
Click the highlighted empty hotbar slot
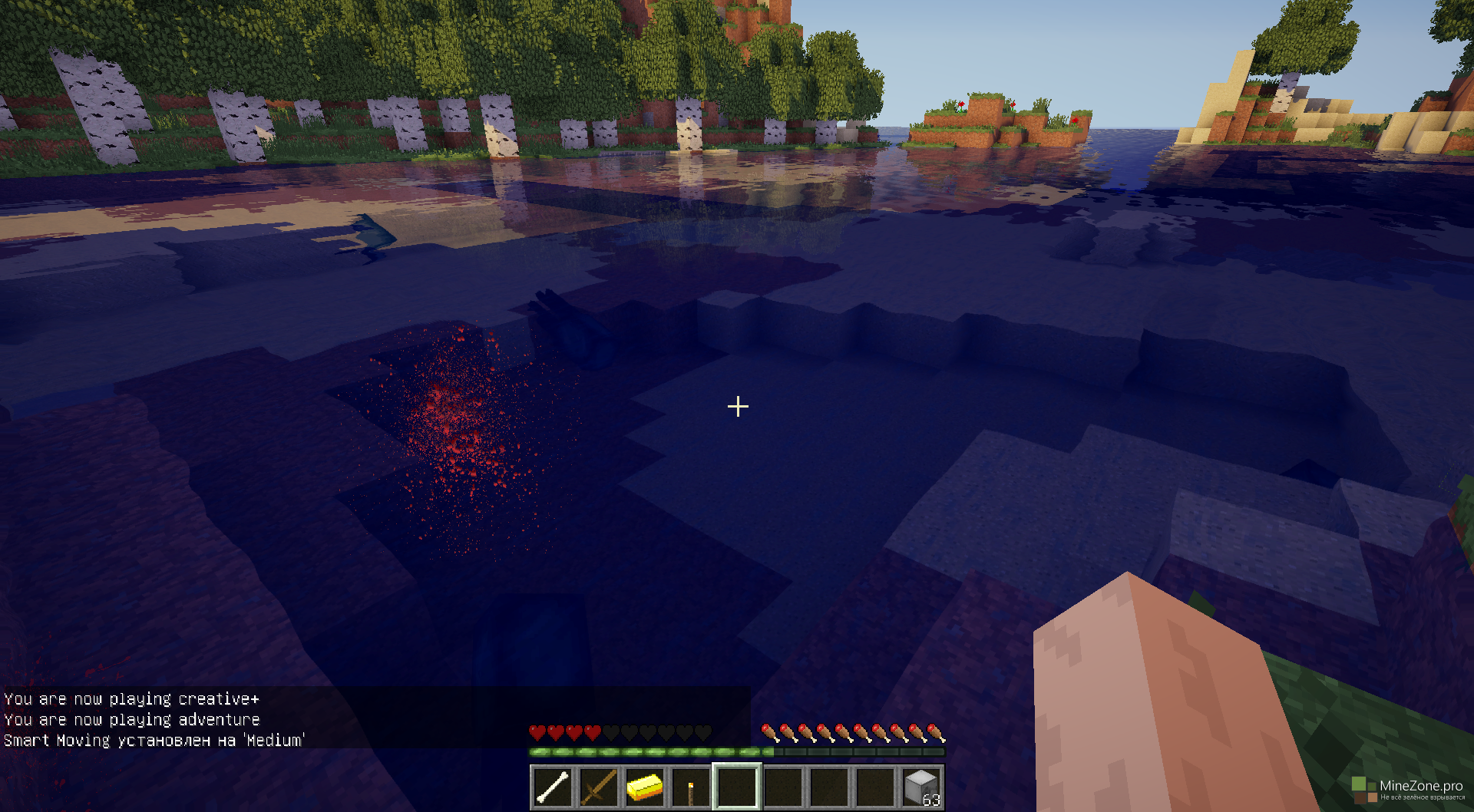coord(737,787)
